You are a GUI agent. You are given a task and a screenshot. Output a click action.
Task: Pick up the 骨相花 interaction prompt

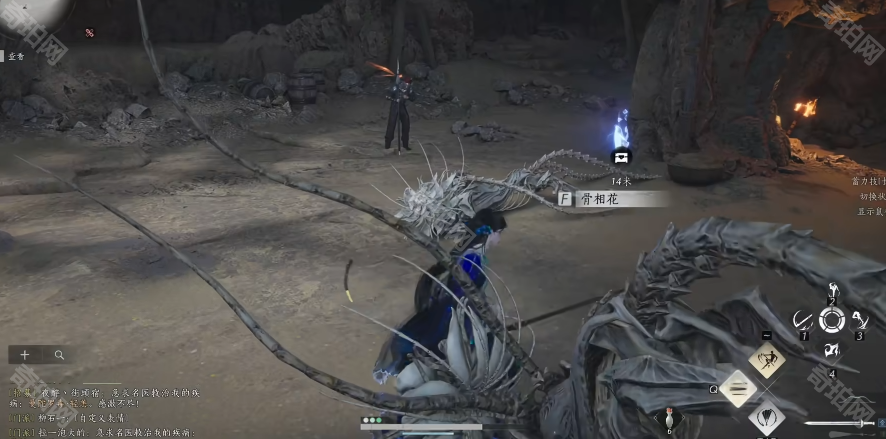[x=612, y=199]
